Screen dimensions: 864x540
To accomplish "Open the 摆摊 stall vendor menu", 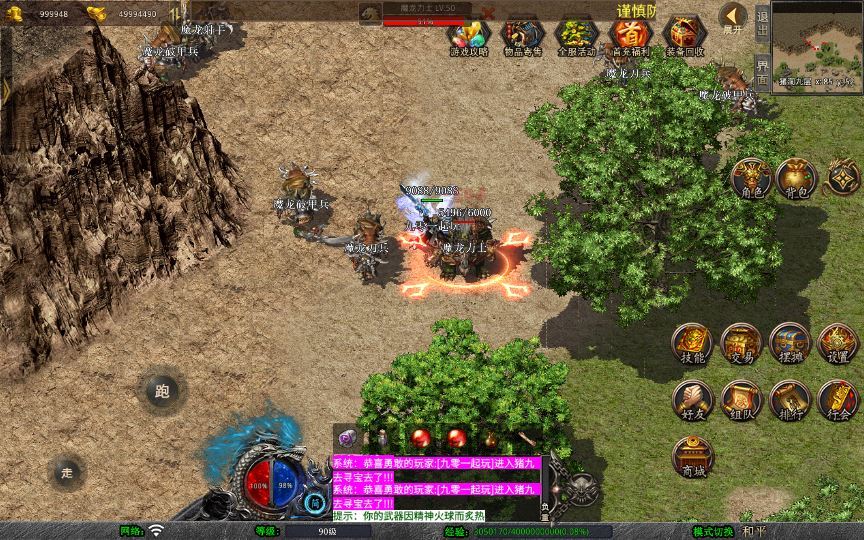I will tap(789, 343).
